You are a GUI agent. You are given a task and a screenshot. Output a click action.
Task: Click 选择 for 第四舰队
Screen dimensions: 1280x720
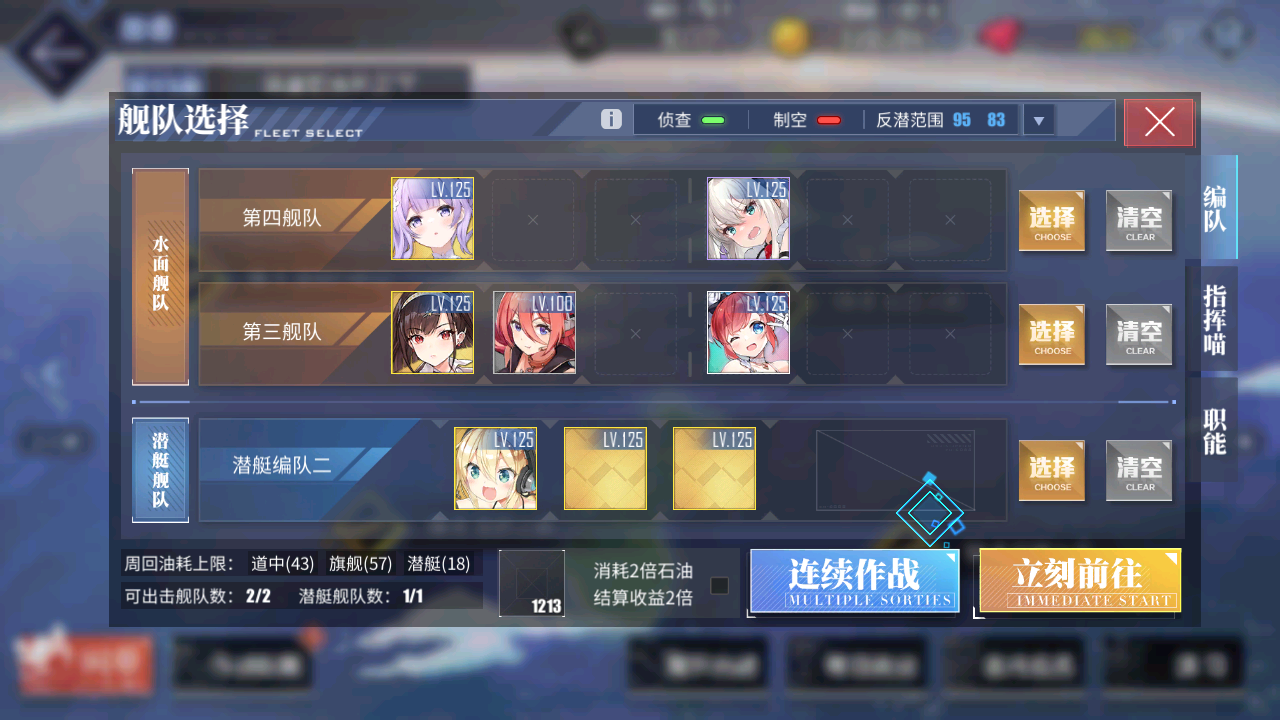click(x=1052, y=221)
